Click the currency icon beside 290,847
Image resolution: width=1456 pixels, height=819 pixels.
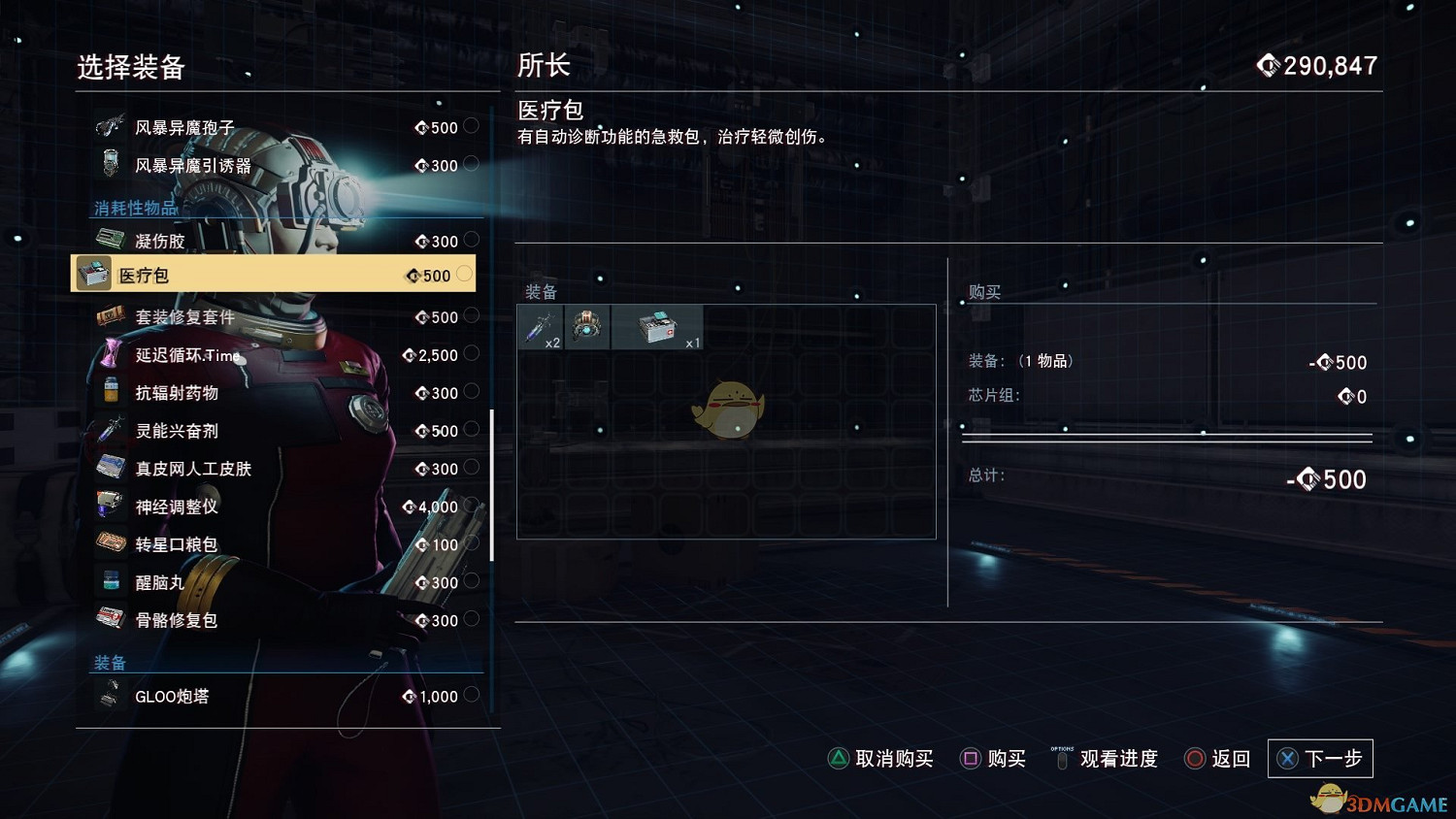(1268, 66)
